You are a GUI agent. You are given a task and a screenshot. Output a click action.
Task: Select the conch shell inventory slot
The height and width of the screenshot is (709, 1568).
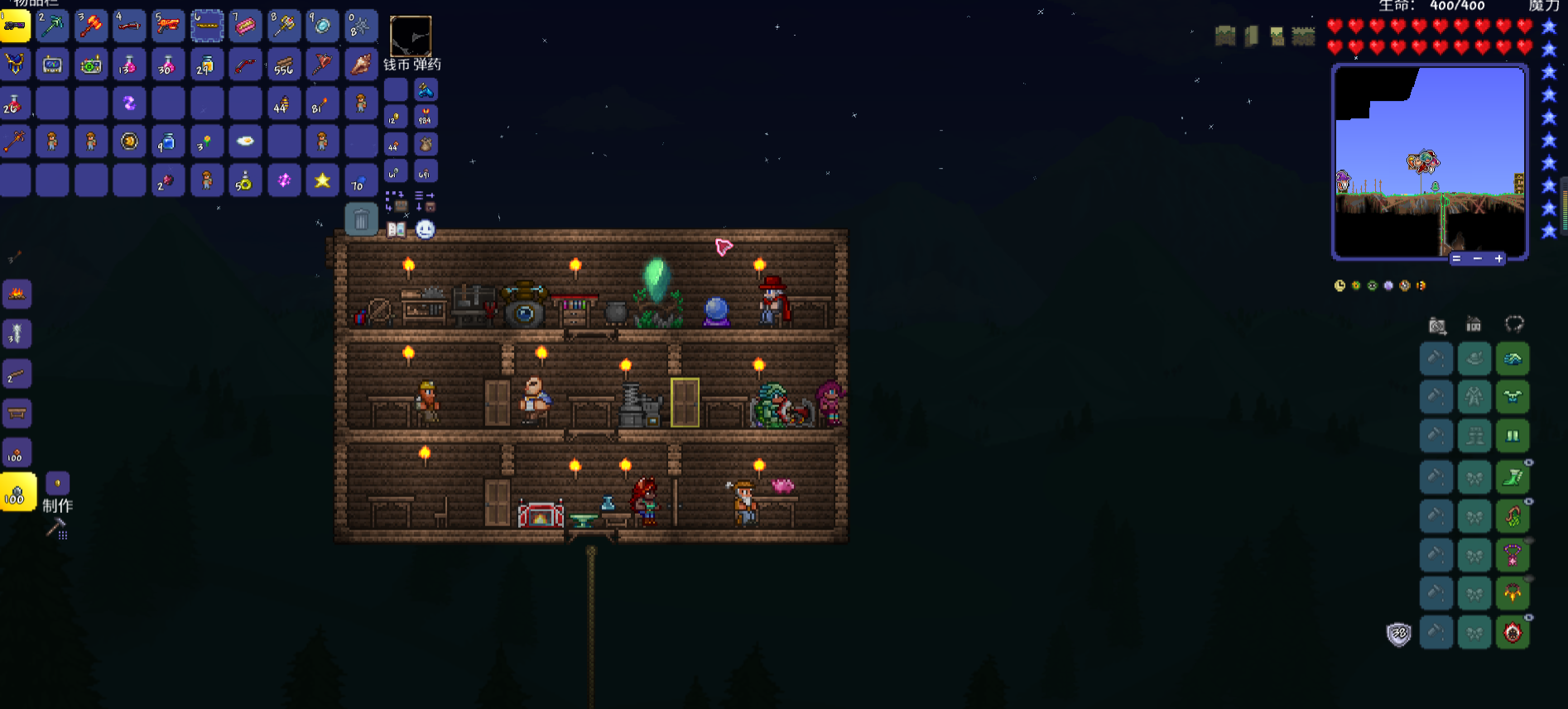coord(361,65)
